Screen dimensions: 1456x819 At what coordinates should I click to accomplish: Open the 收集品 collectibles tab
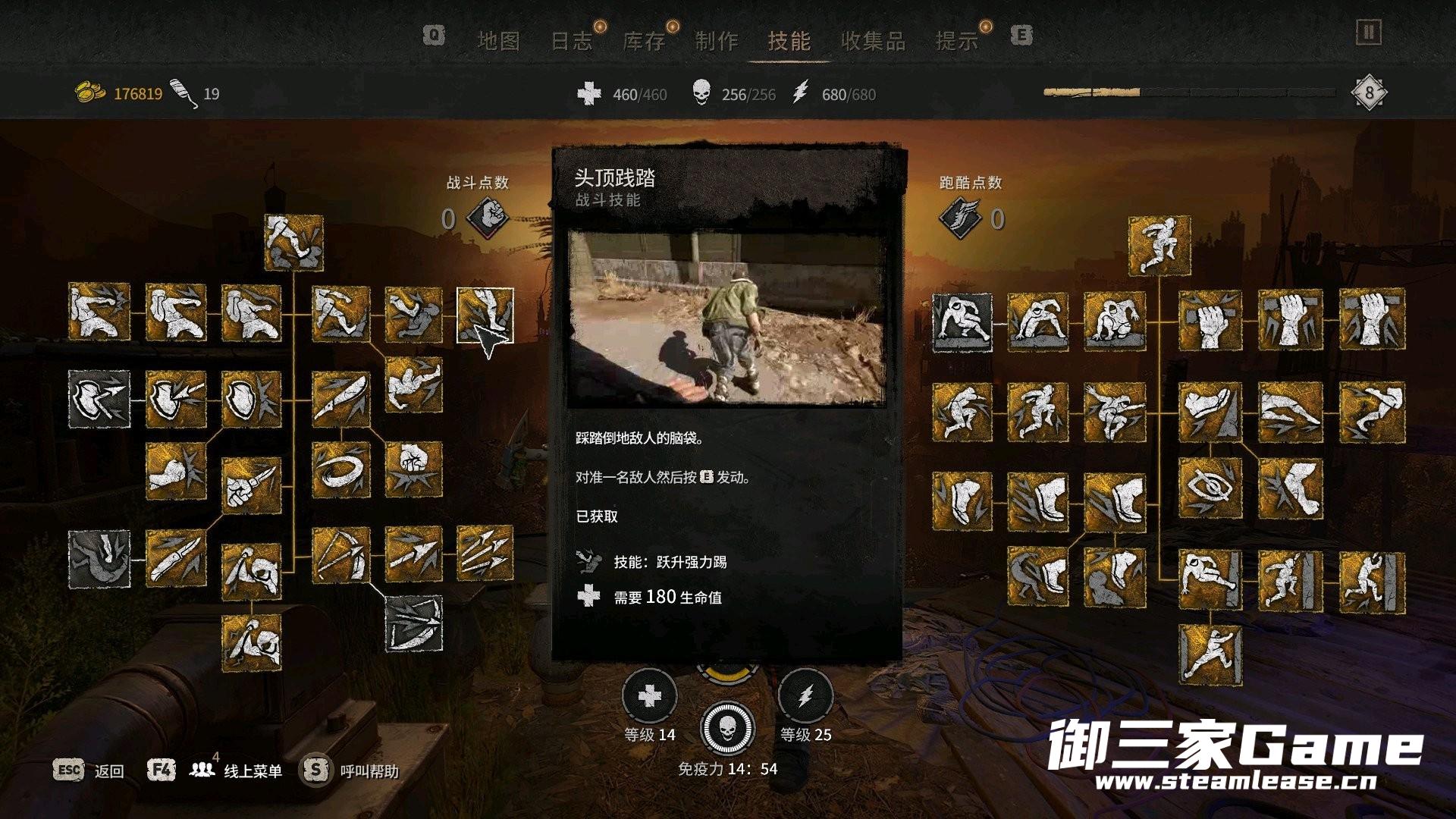pos(873,41)
